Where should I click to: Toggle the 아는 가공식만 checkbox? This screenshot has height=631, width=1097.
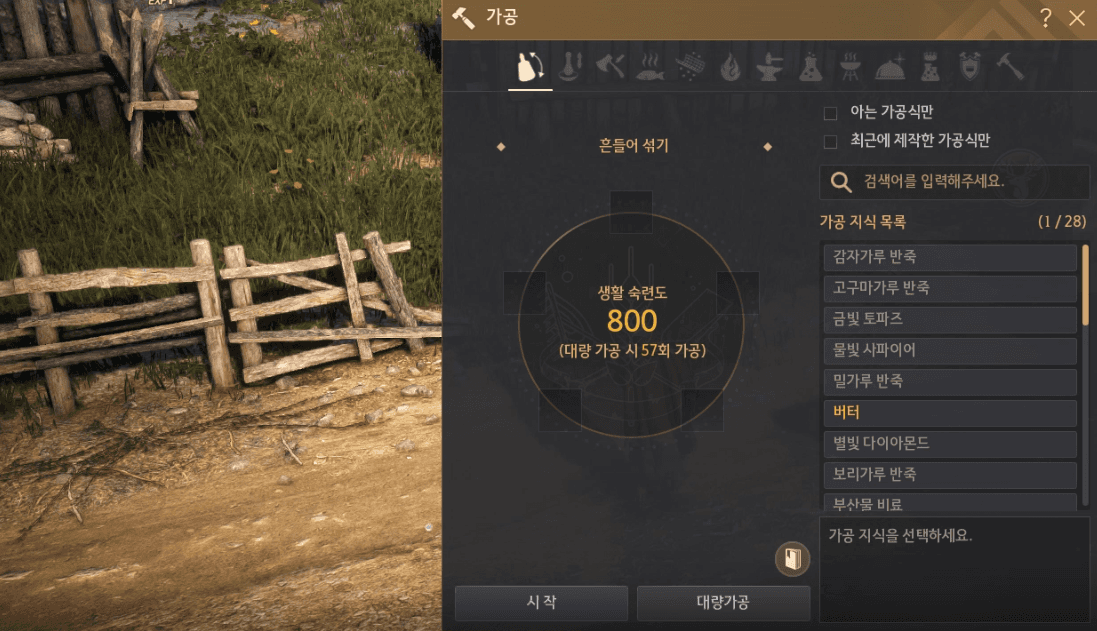coord(830,113)
